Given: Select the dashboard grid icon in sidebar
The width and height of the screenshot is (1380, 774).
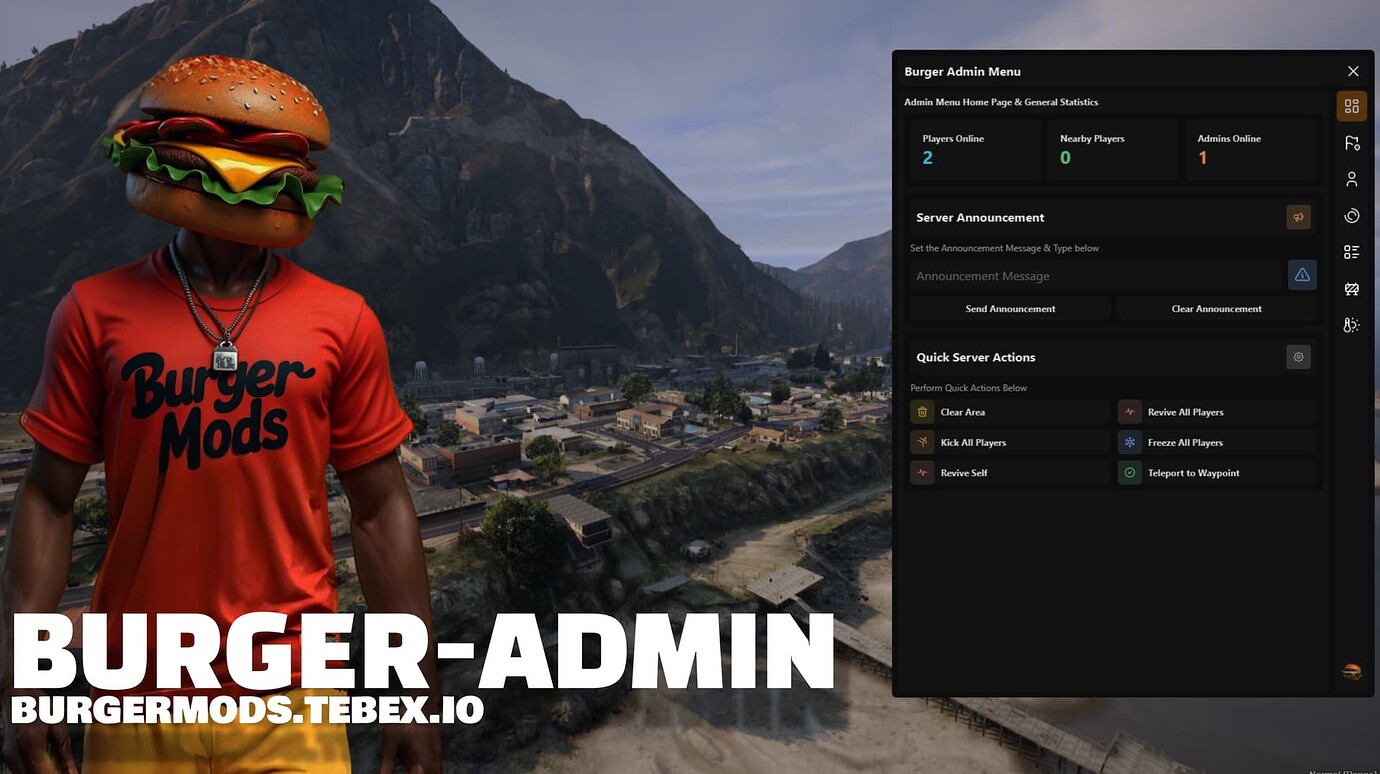Looking at the screenshot, I should pyautogui.click(x=1351, y=105).
